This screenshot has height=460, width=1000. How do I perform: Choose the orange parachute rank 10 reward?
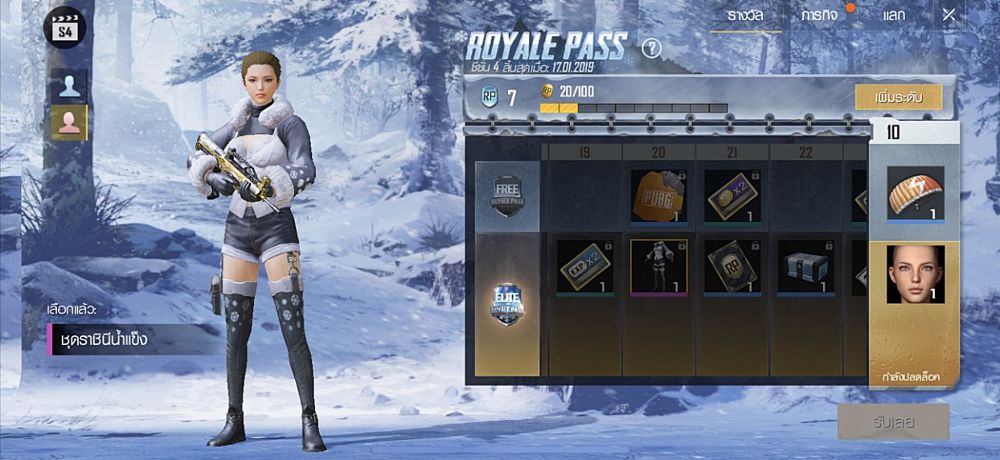coord(915,194)
